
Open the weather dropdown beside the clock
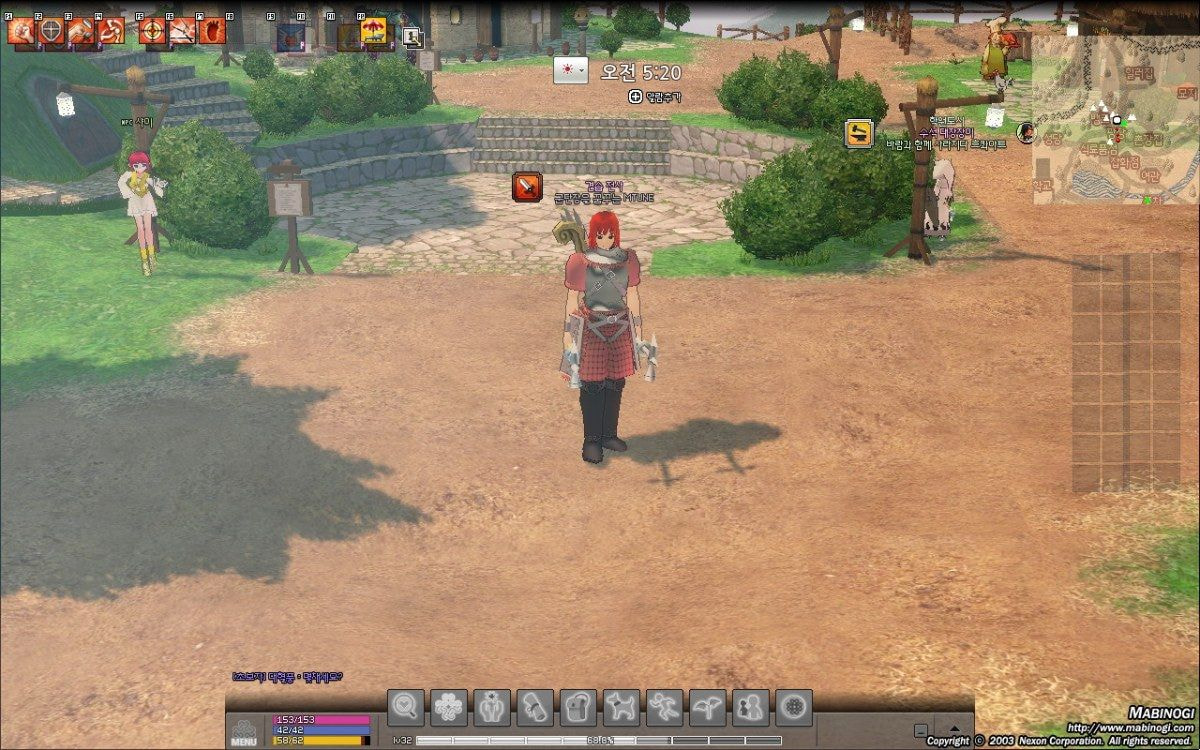click(571, 71)
